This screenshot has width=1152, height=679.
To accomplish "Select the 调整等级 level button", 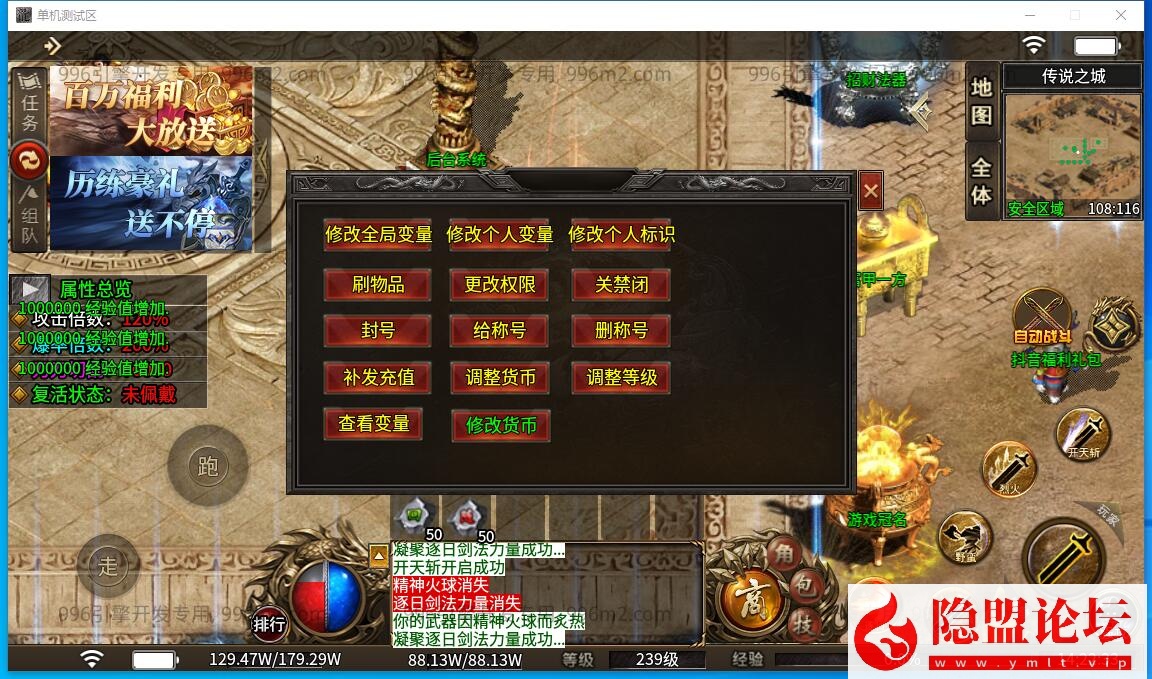I will (621, 378).
